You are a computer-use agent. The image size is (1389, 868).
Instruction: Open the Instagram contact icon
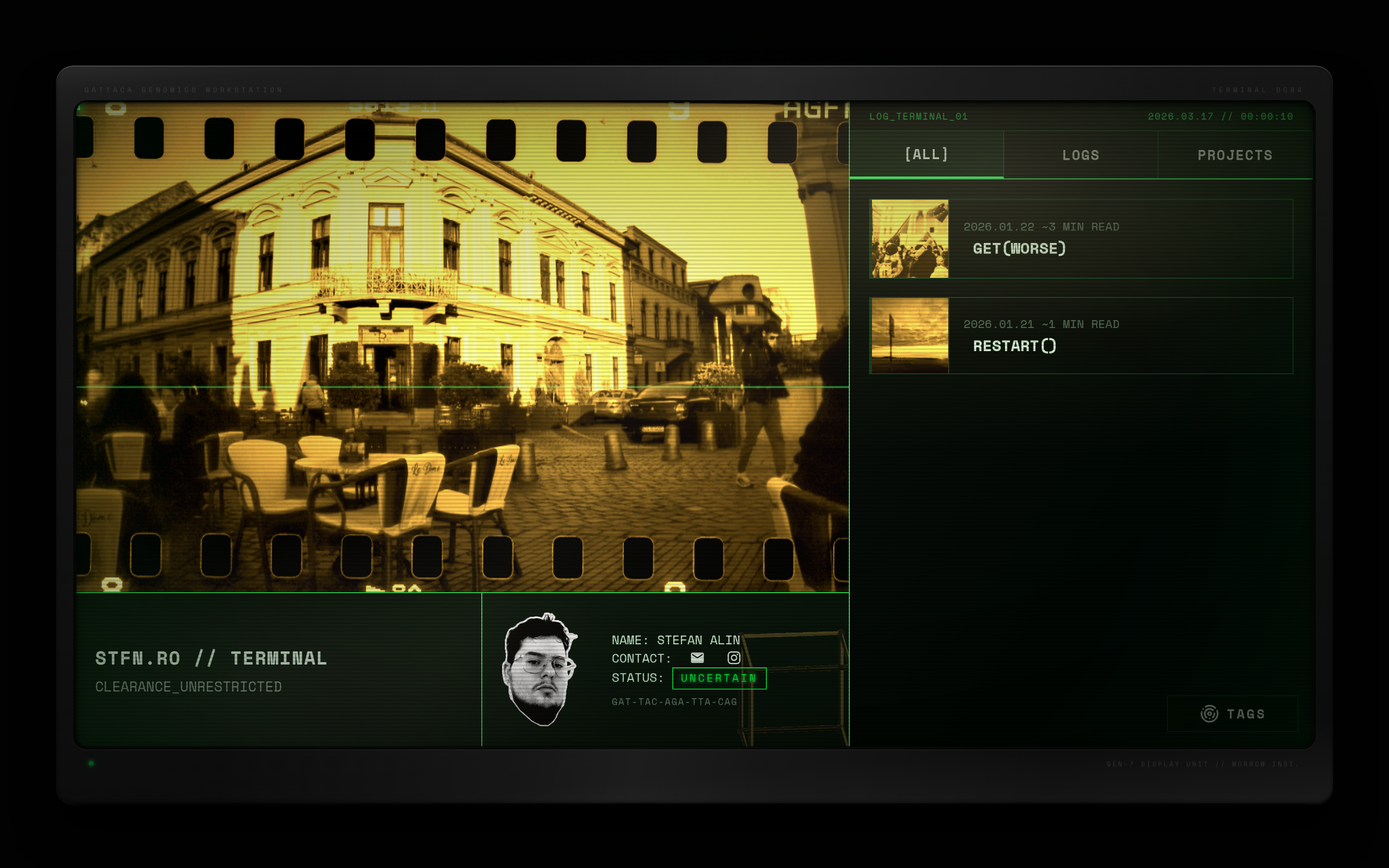point(734,658)
